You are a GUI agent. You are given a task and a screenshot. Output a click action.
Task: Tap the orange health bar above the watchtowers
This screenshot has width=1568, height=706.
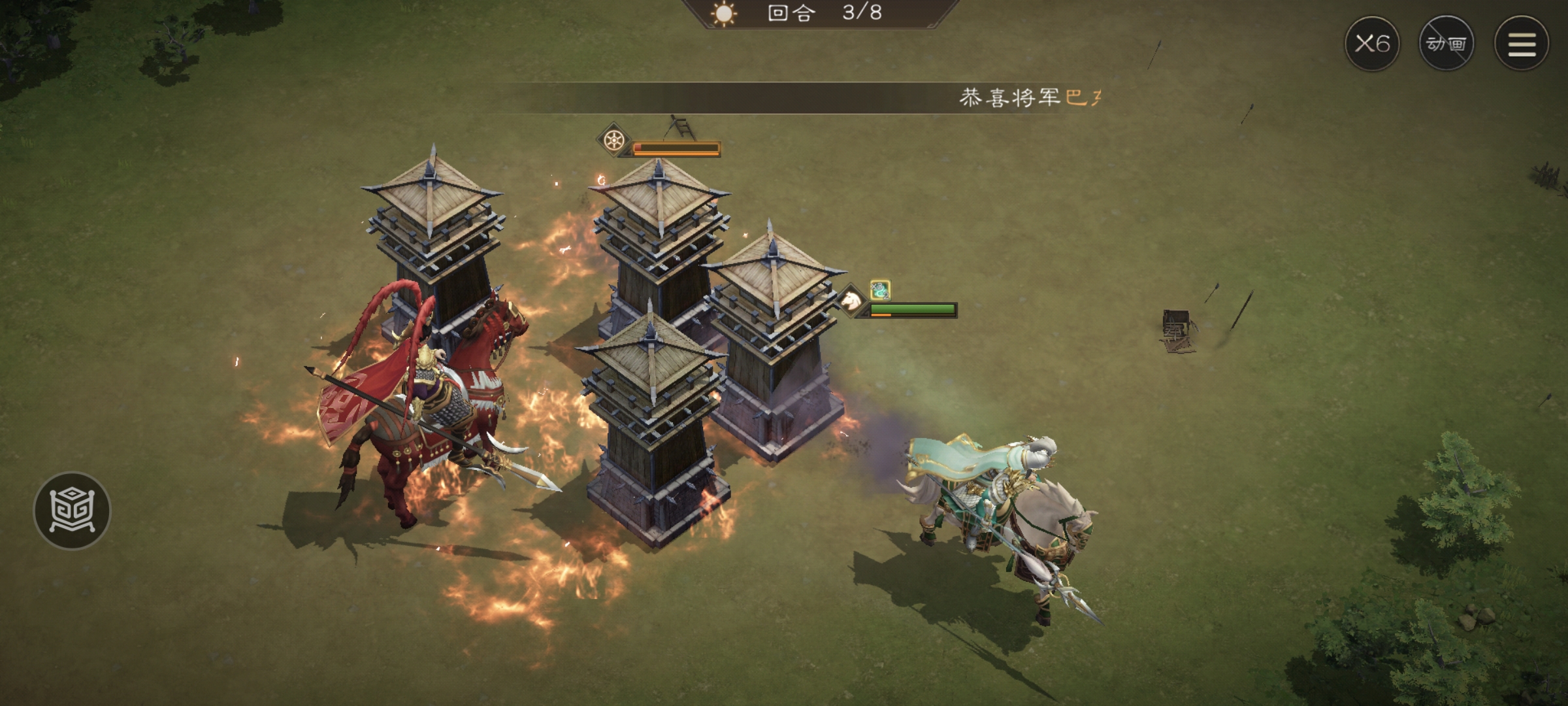click(x=676, y=148)
